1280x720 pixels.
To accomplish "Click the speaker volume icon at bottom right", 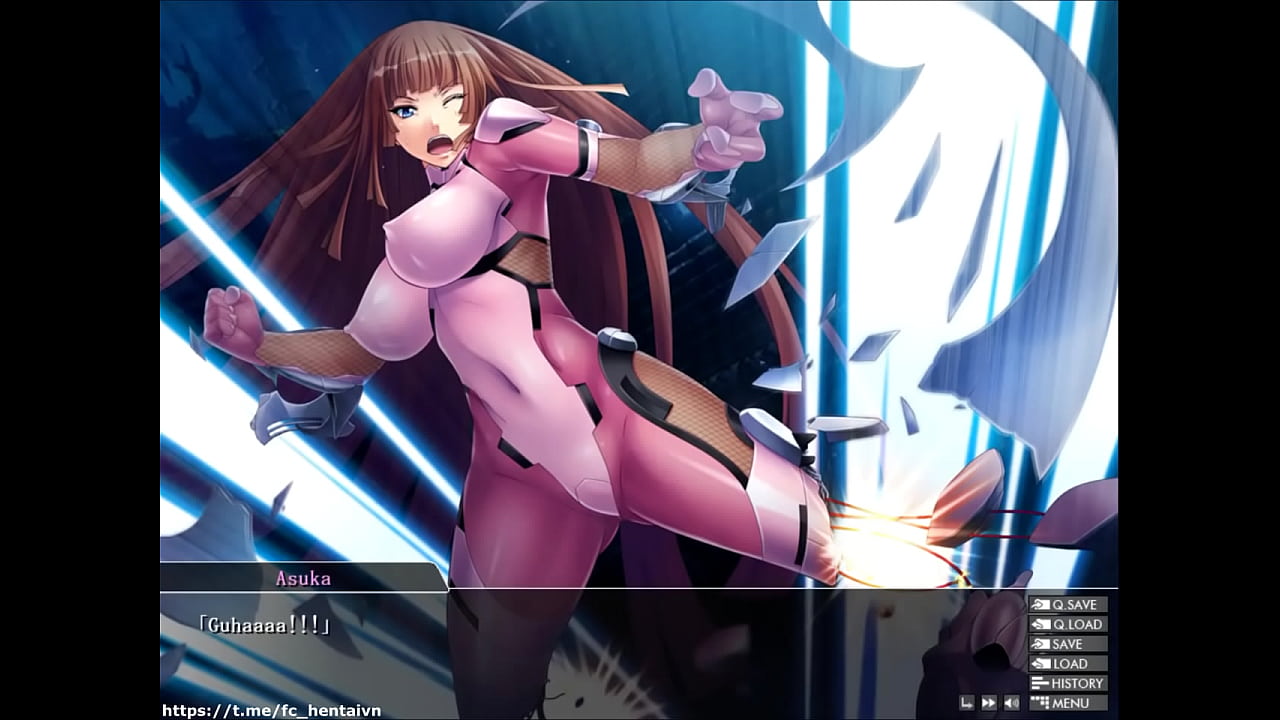I will 1011,704.
